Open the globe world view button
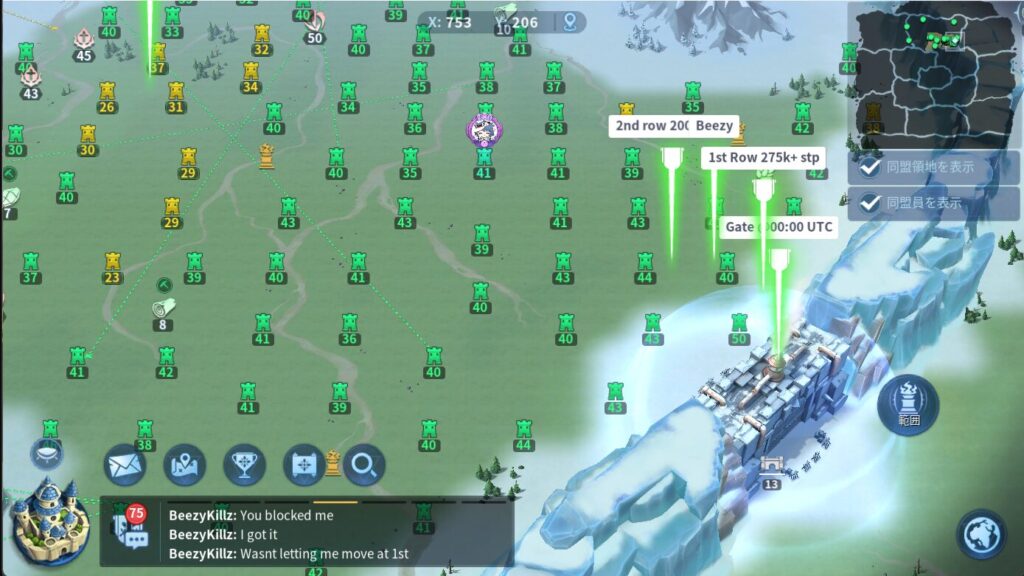Screen dimensions: 1024x576 pyautogui.click(x=981, y=533)
